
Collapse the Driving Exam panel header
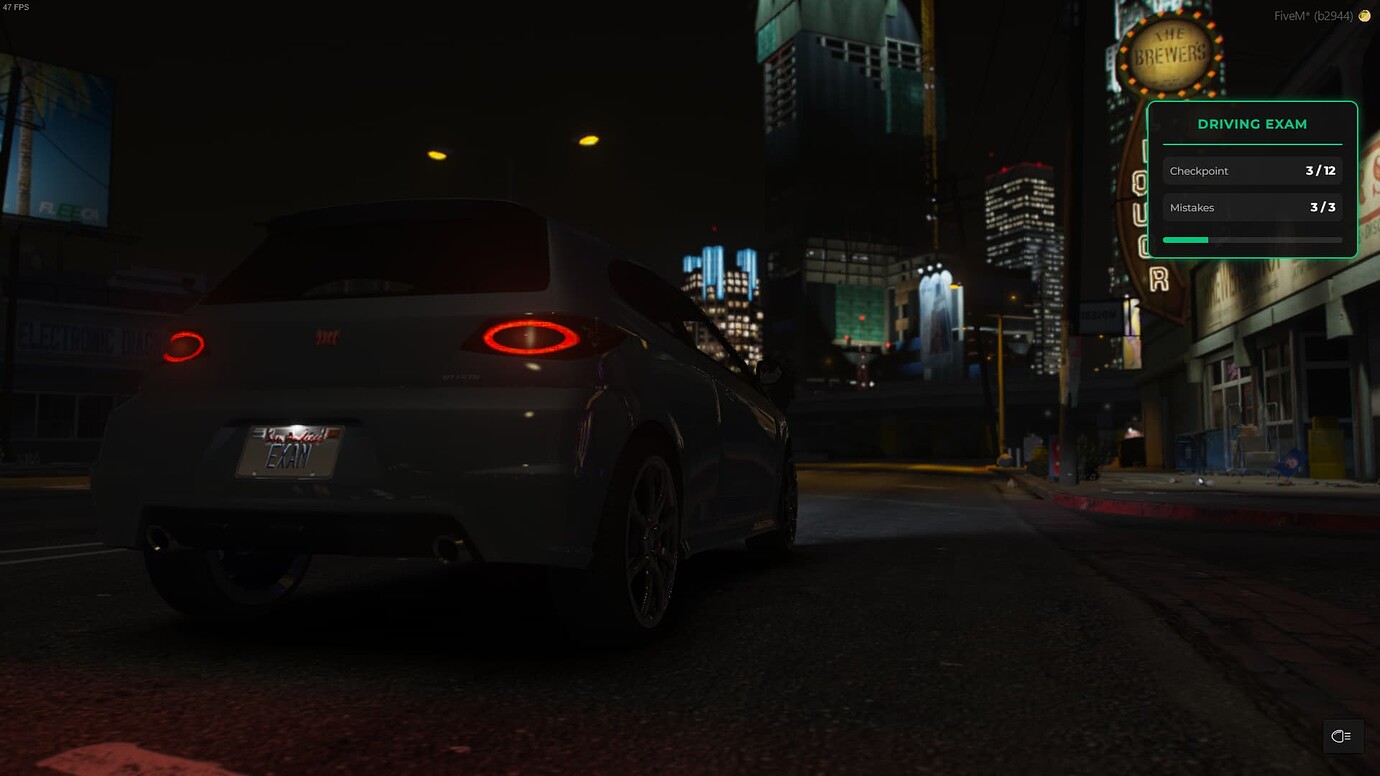(1252, 123)
